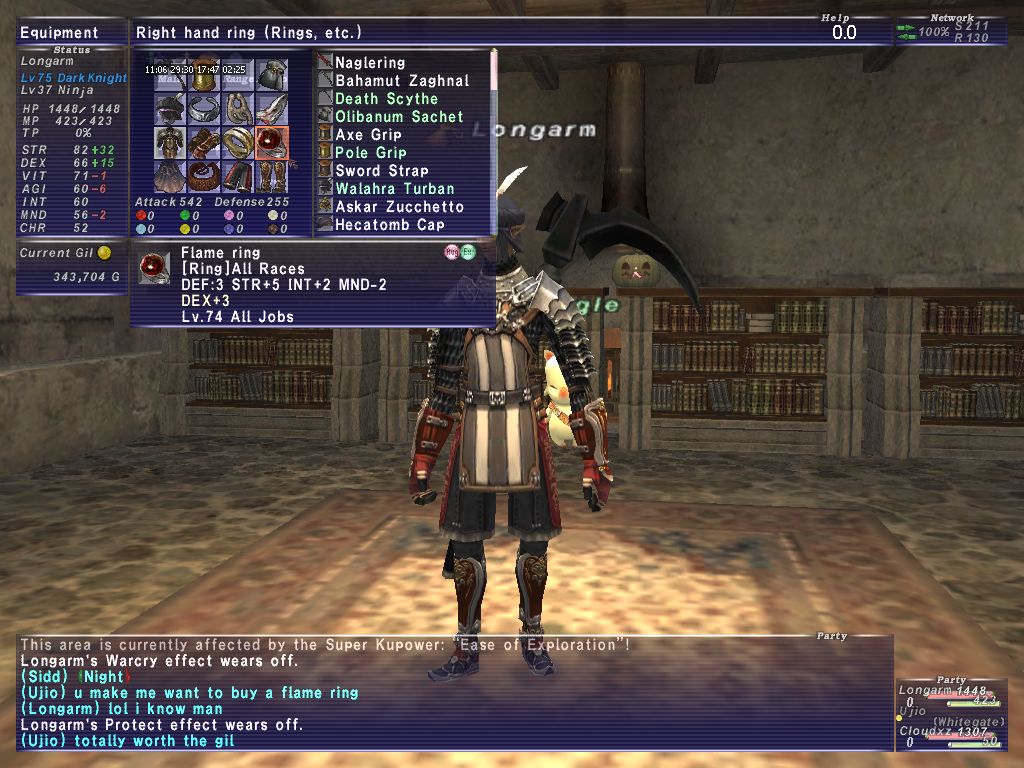The height and width of the screenshot is (768, 1024).
Task: Select the body armor equipment slot
Action: 171,143
